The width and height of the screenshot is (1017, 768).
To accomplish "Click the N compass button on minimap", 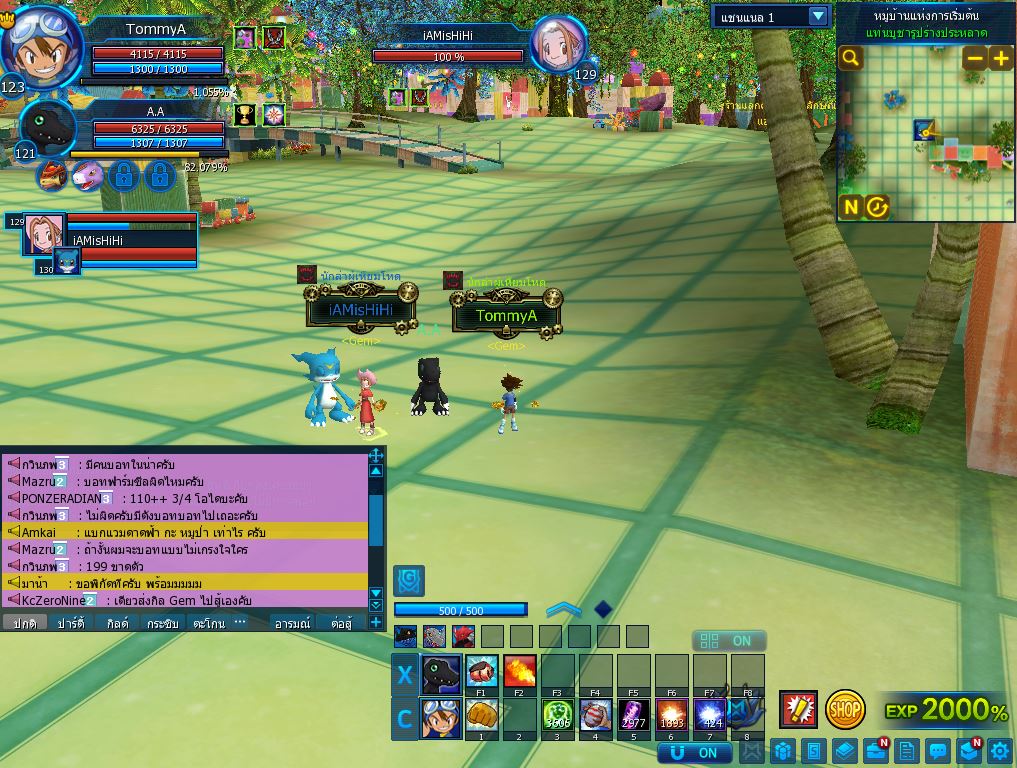I will click(x=851, y=207).
